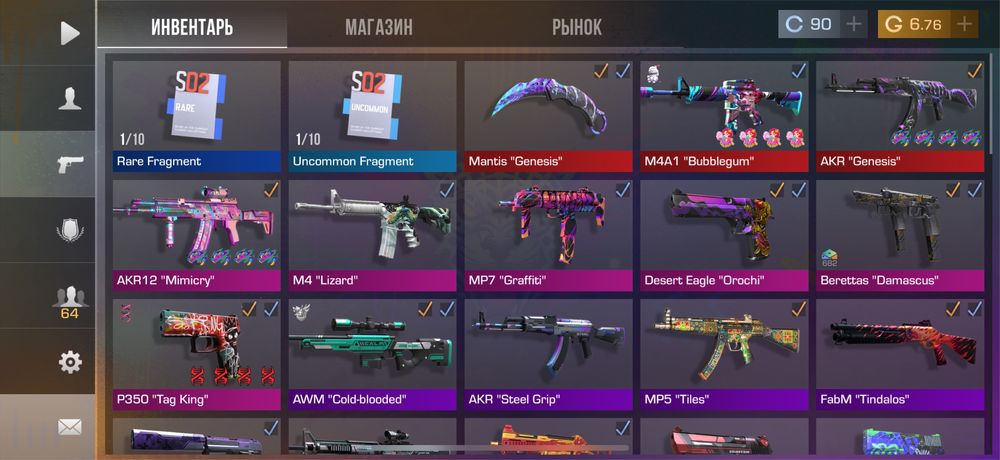Select the Инвентарь tab
1000x460 pixels.
coord(192,27)
